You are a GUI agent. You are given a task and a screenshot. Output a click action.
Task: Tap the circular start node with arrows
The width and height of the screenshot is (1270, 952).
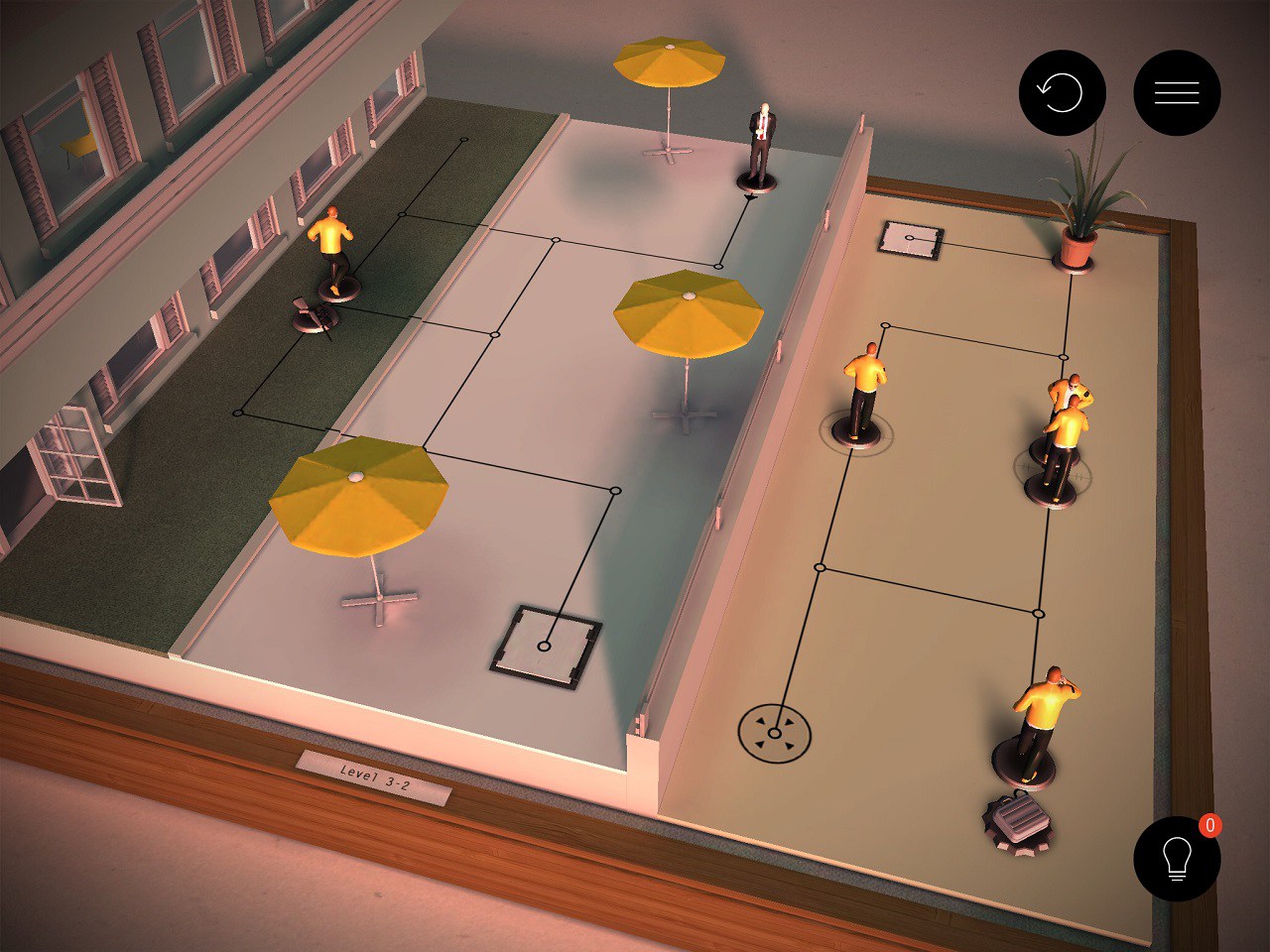[776, 734]
